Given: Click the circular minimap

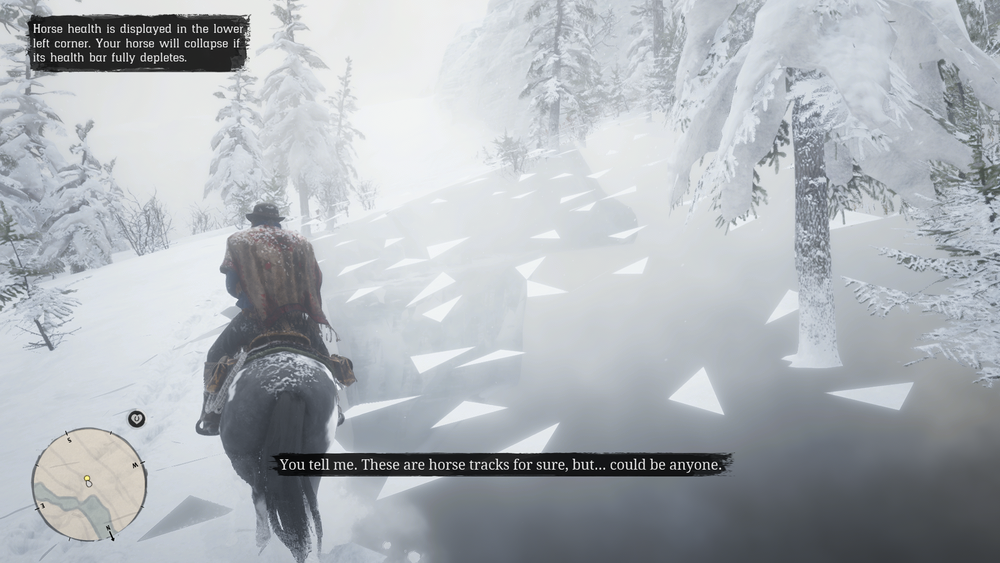Looking at the screenshot, I should click(x=89, y=484).
